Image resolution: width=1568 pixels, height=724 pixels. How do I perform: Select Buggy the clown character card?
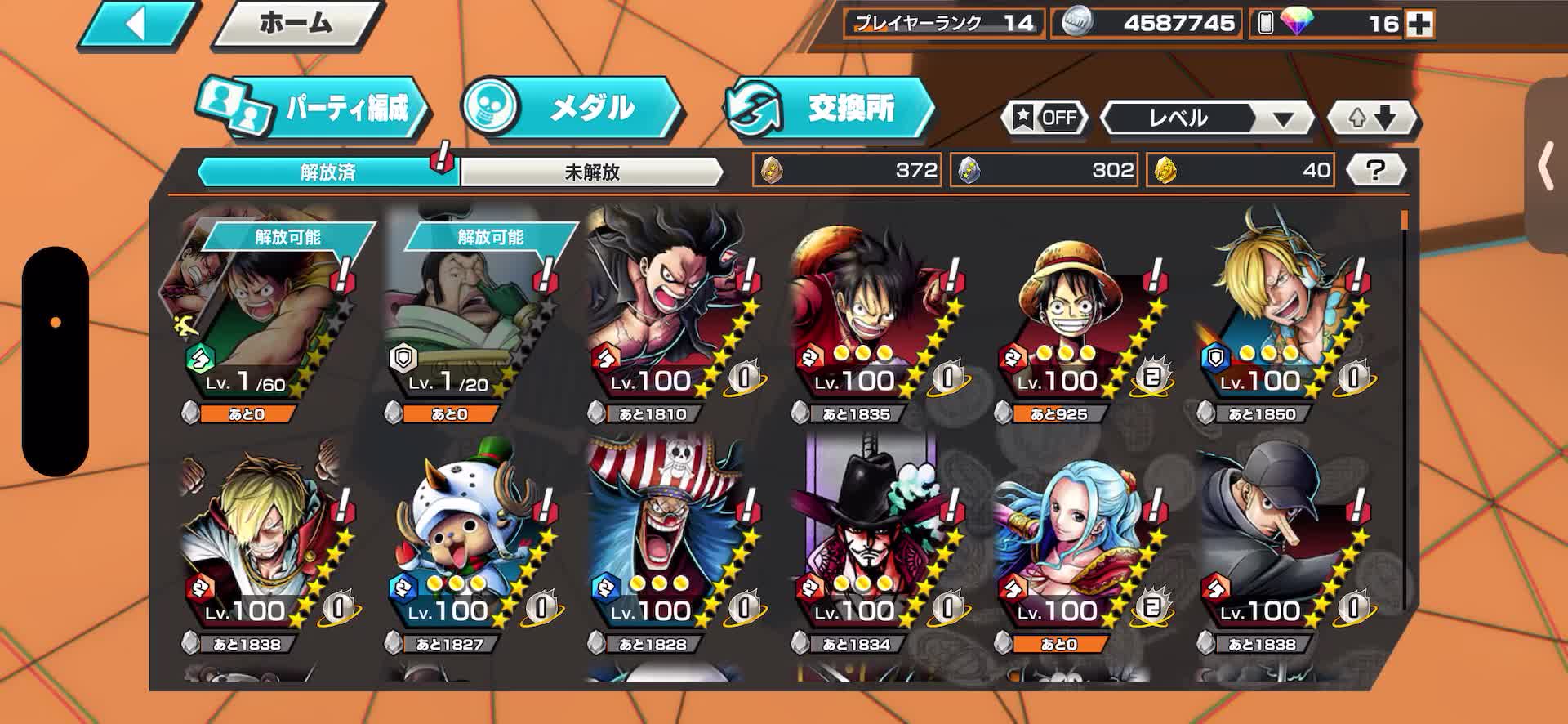666,547
